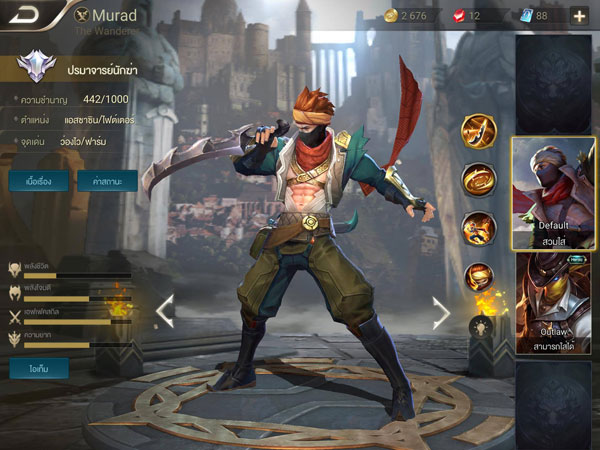View Murad's second skill icon with golden ring
This screenshot has width=600, height=450.
click(x=479, y=180)
